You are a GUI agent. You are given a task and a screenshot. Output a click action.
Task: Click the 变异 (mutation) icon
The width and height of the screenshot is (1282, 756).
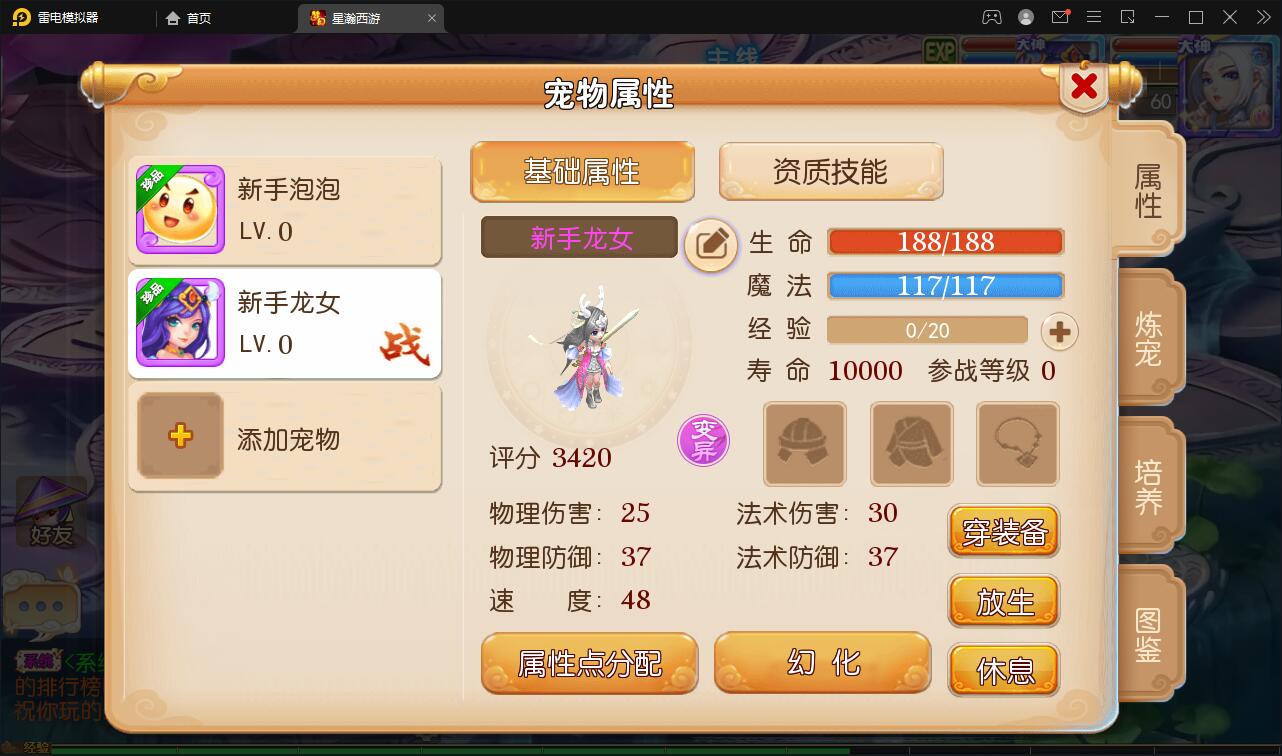point(704,439)
